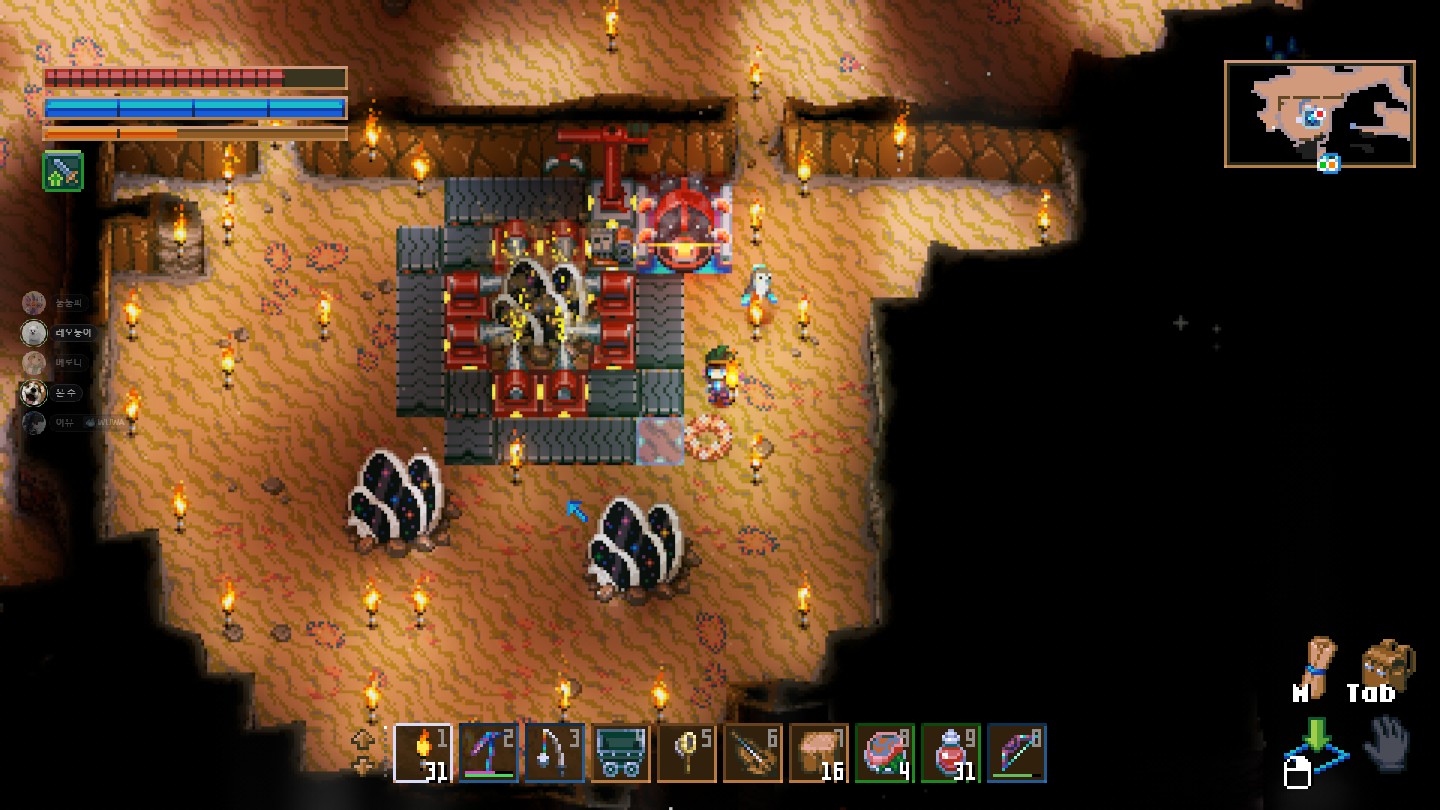Click the sword attack buff icon
Screen dimensions: 1440x810
pos(62,172)
